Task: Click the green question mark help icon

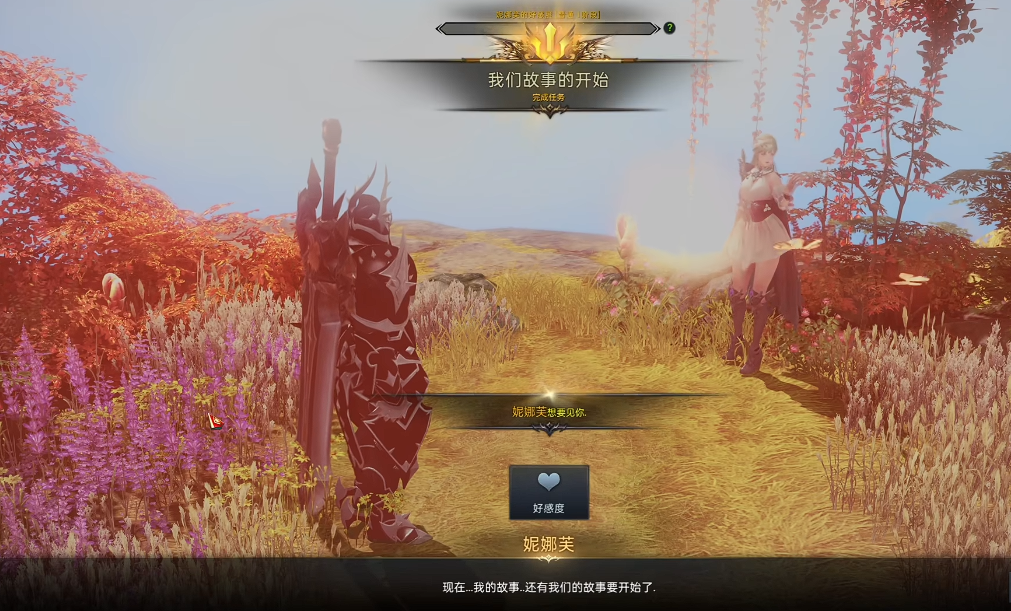Action: pos(669,28)
